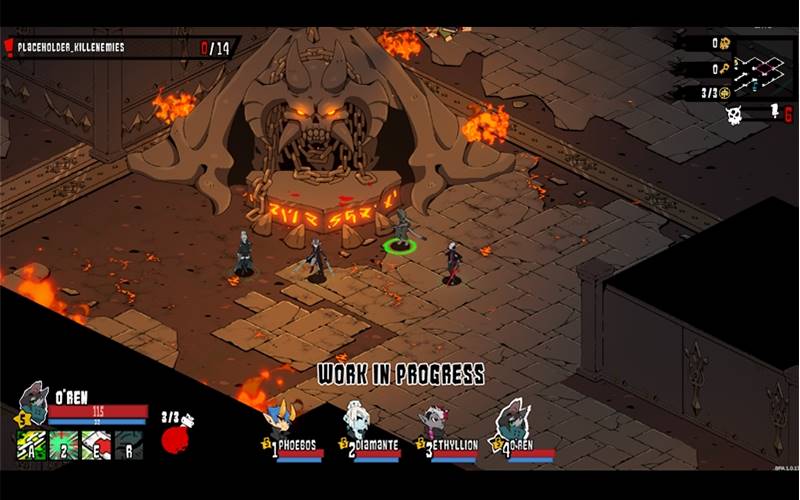Image resolution: width=800 pixels, height=500 pixels.
Task: Click the large O'Ren active character portrait
Action: click(x=33, y=400)
